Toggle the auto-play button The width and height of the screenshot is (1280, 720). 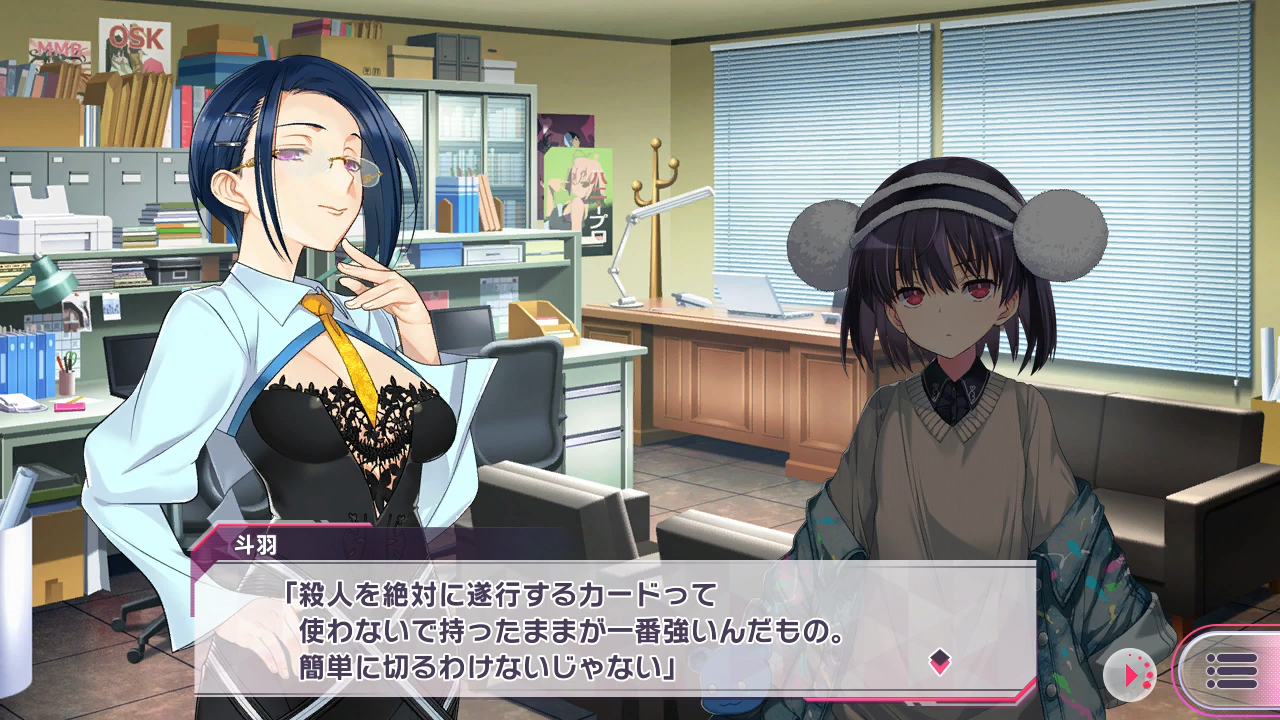click(x=1130, y=674)
